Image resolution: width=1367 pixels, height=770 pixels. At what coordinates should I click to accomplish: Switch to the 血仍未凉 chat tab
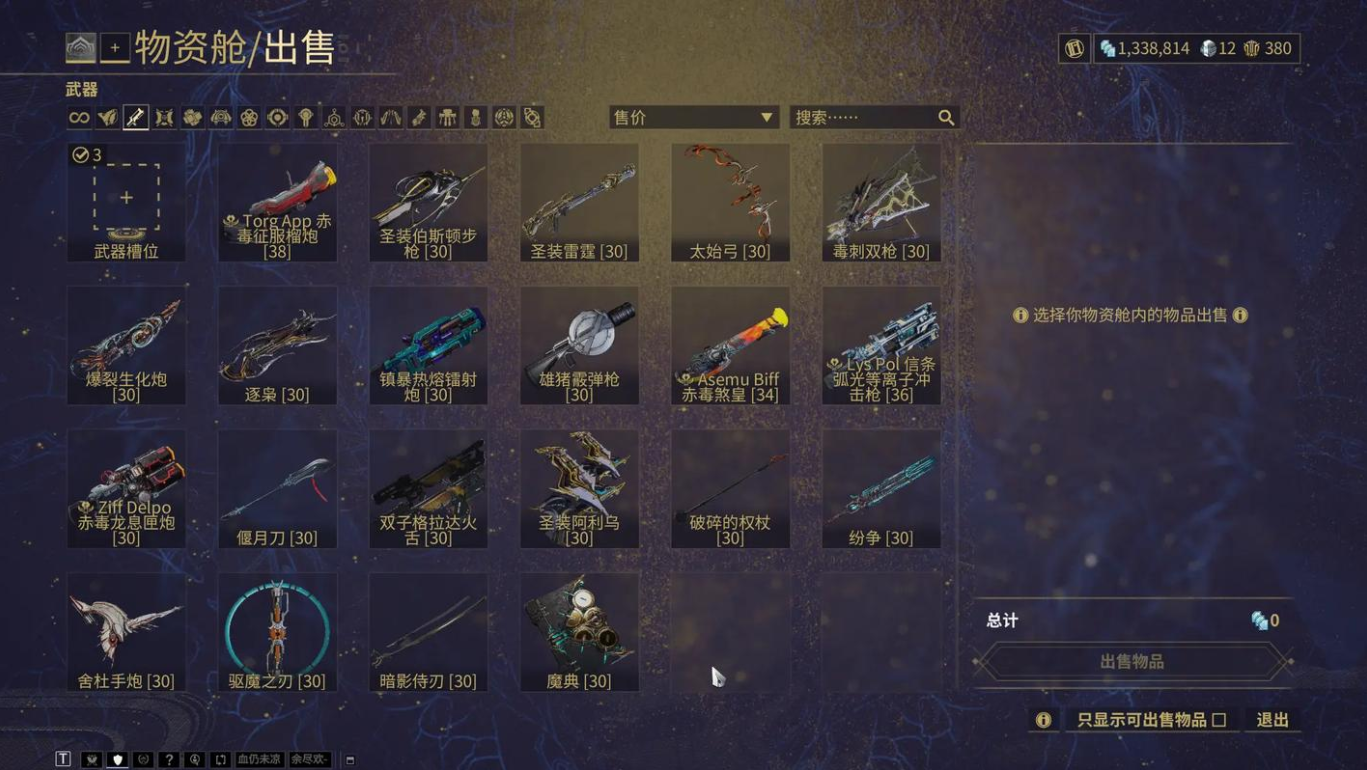coord(260,758)
